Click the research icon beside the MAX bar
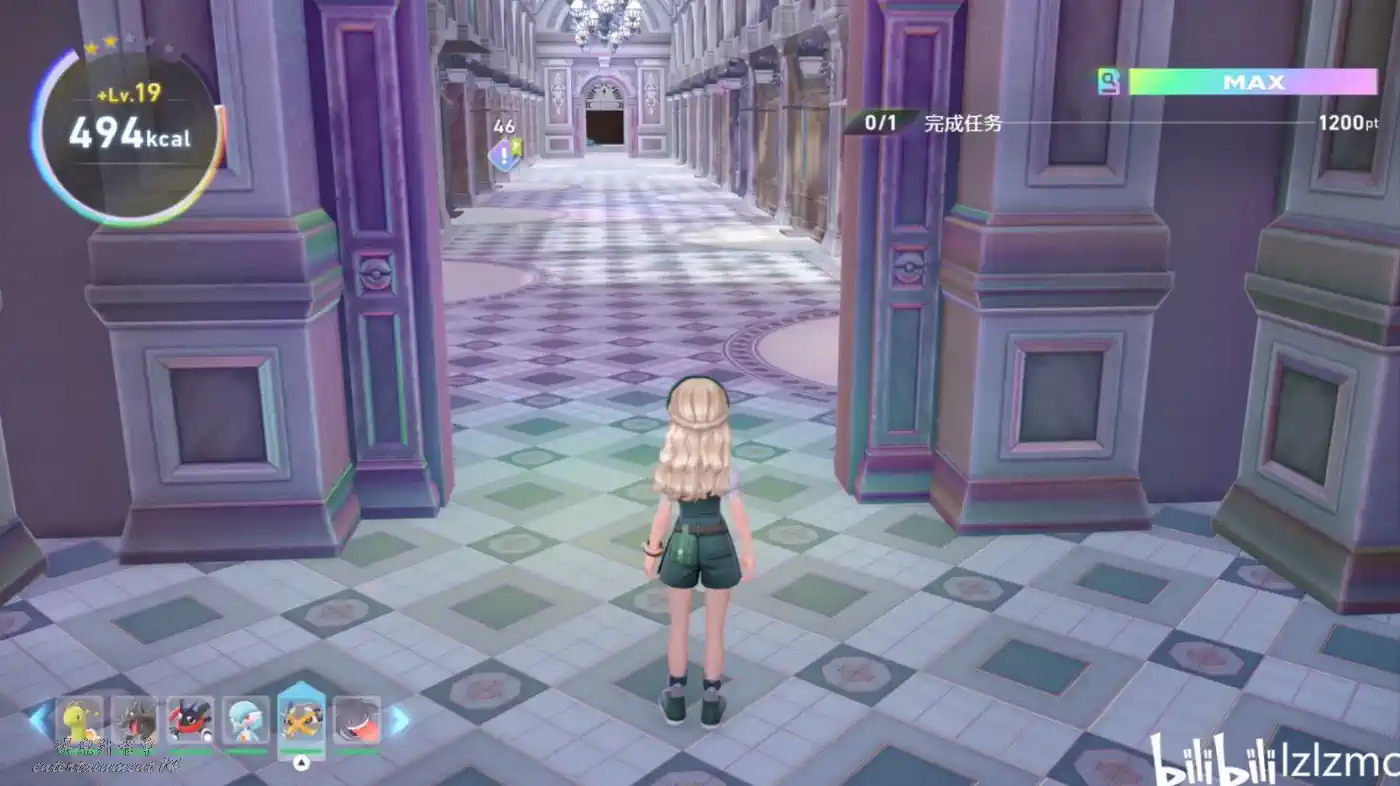Image resolution: width=1400 pixels, height=786 pixels. 1108,82
